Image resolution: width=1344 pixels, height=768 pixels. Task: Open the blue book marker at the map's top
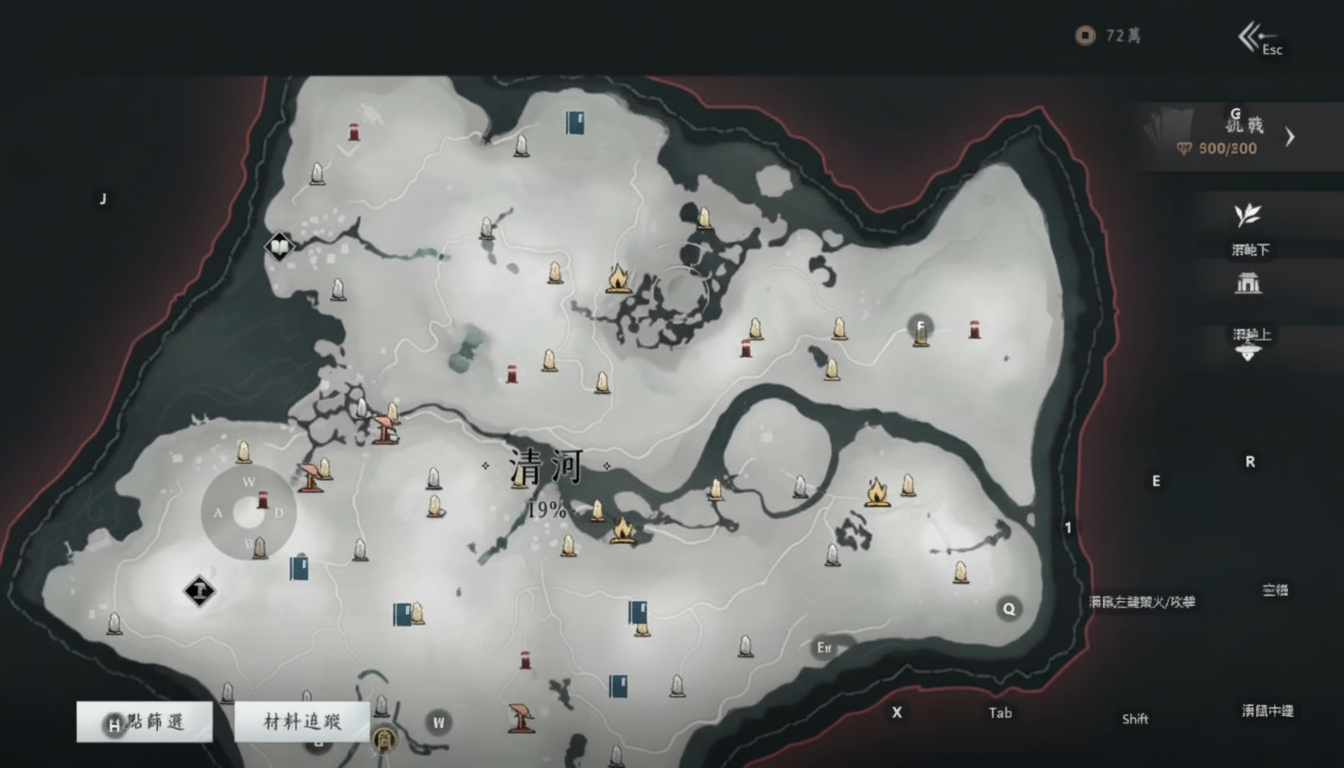tap(573, 124)
